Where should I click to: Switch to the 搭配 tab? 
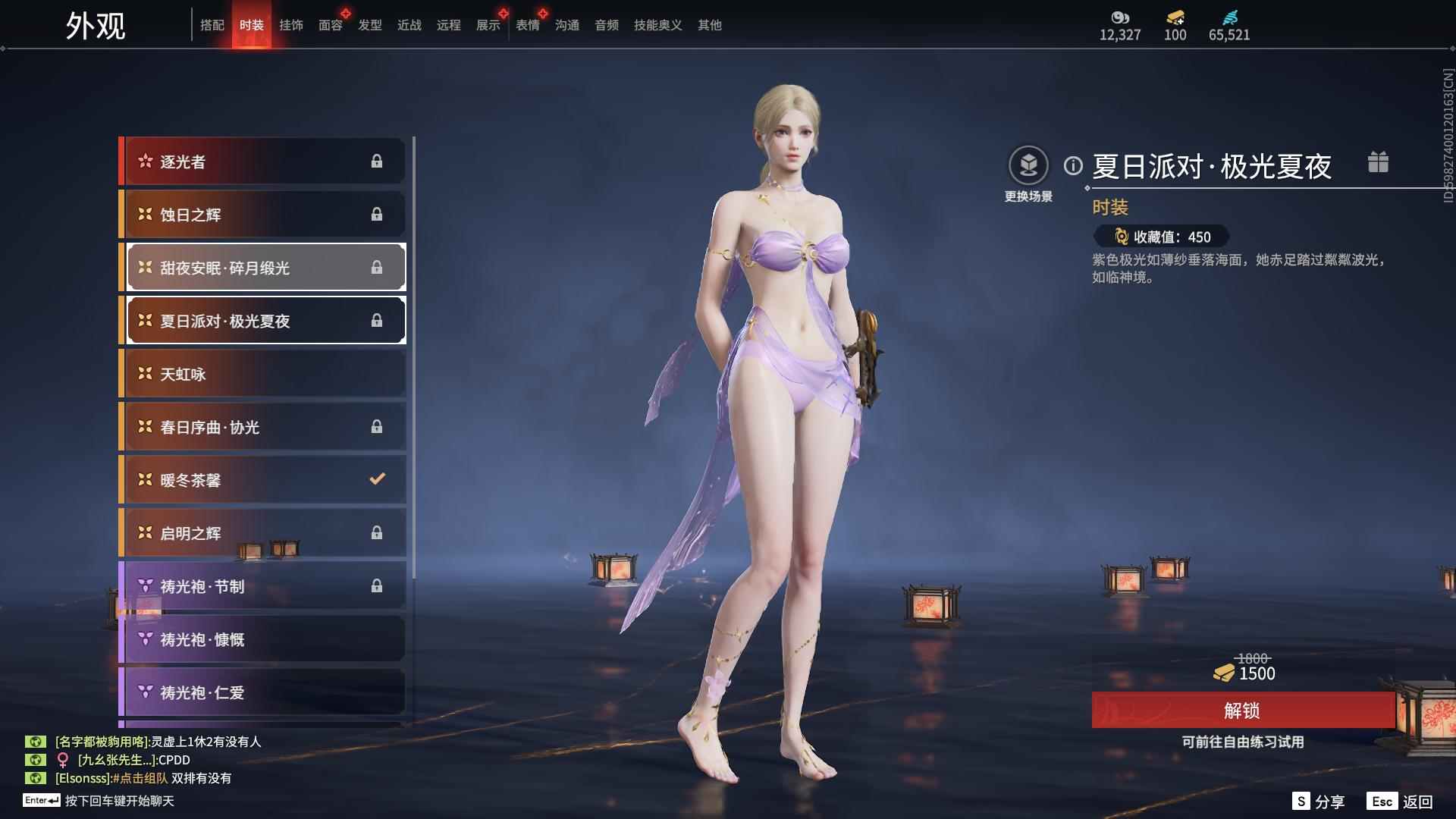pyautogui.click(x=212, y=25)
